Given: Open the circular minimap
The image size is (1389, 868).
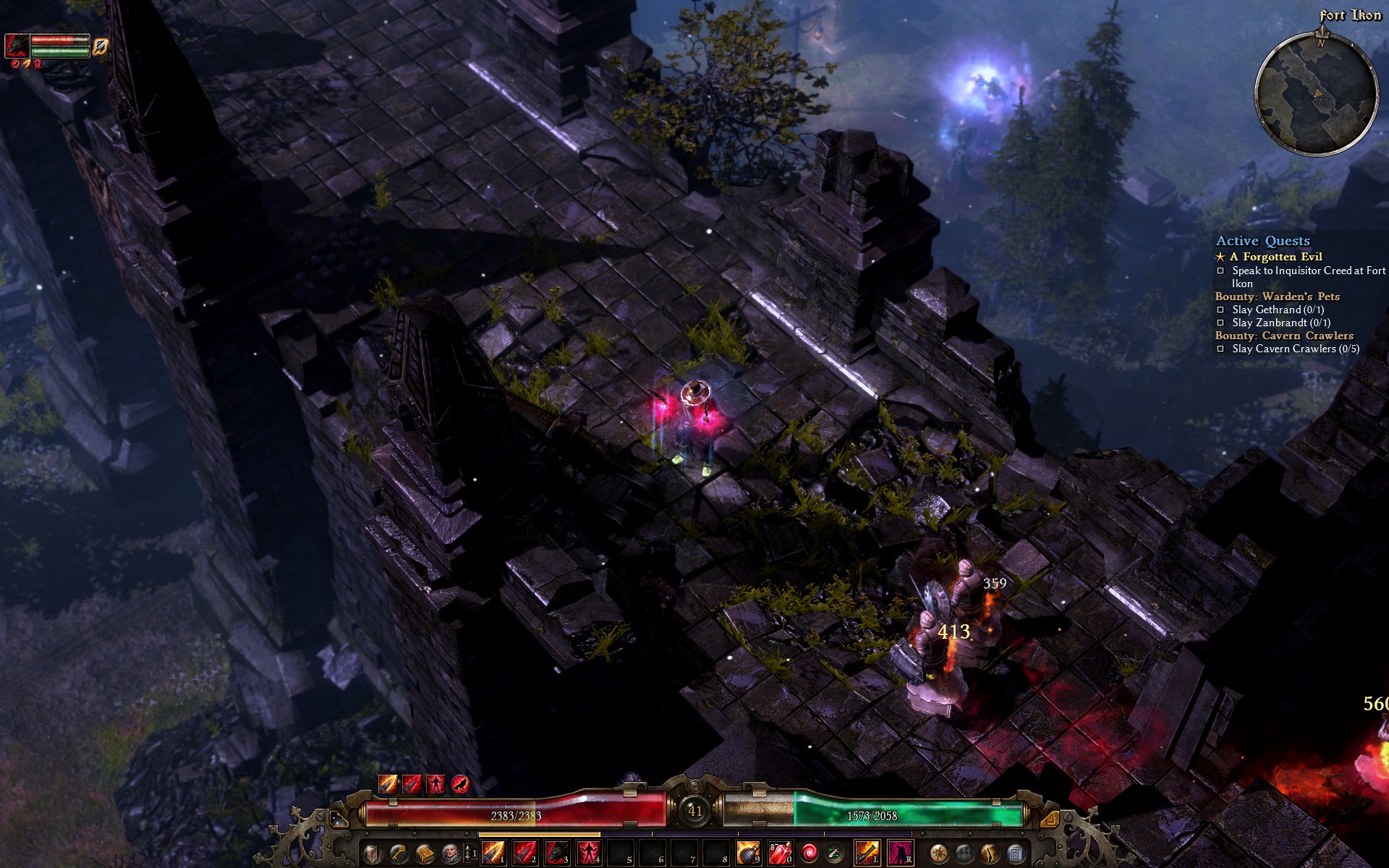Looking at the screenshot, I should (1316, 93).
